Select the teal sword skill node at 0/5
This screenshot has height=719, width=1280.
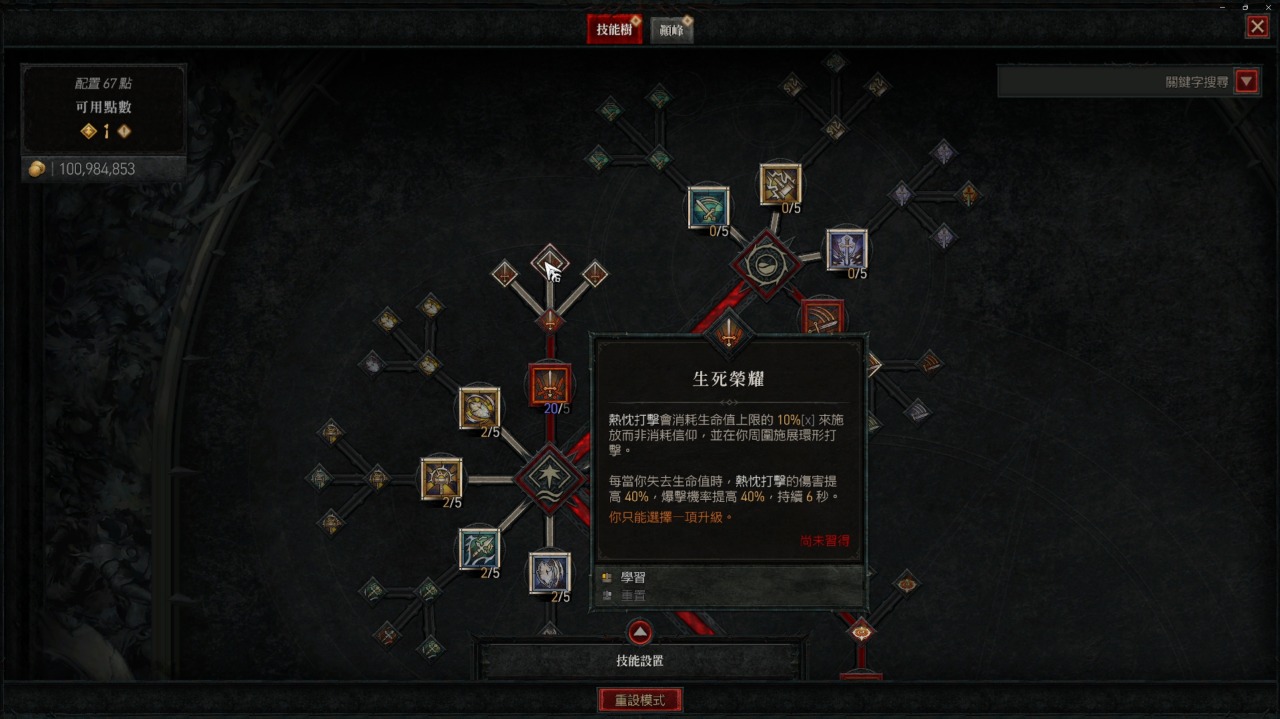[x=708, y=208]
